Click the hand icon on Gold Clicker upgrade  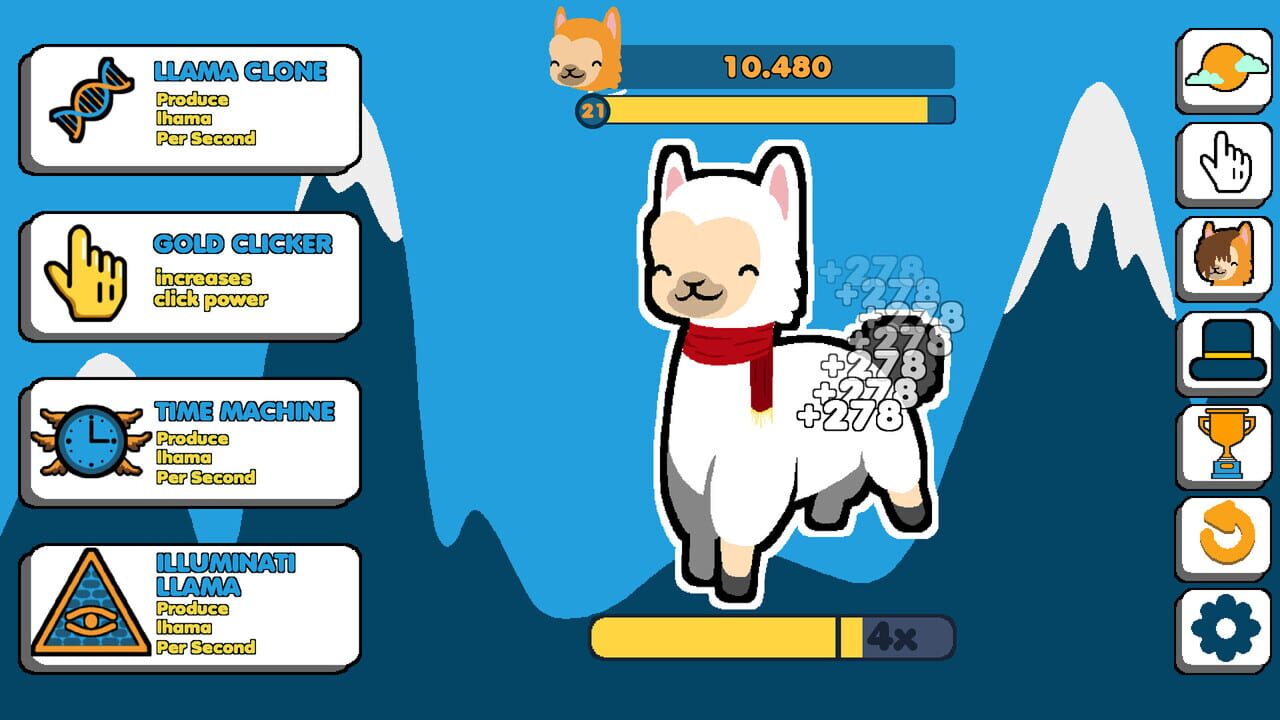(x=85, y=272)
